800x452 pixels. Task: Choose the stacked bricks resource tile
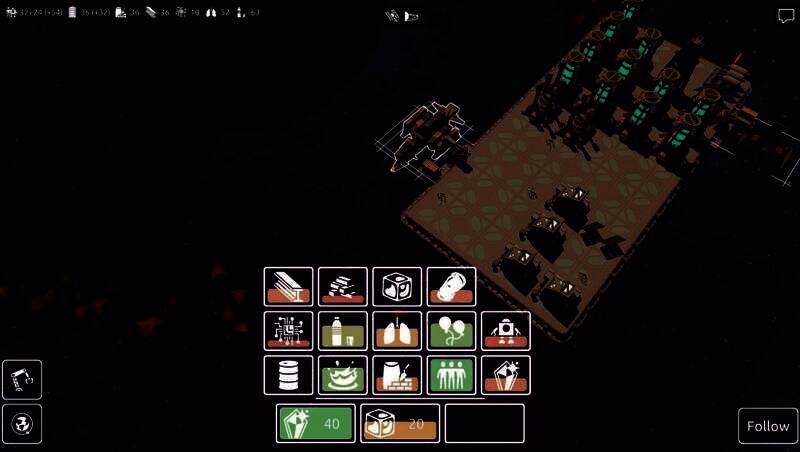[343, 287]
